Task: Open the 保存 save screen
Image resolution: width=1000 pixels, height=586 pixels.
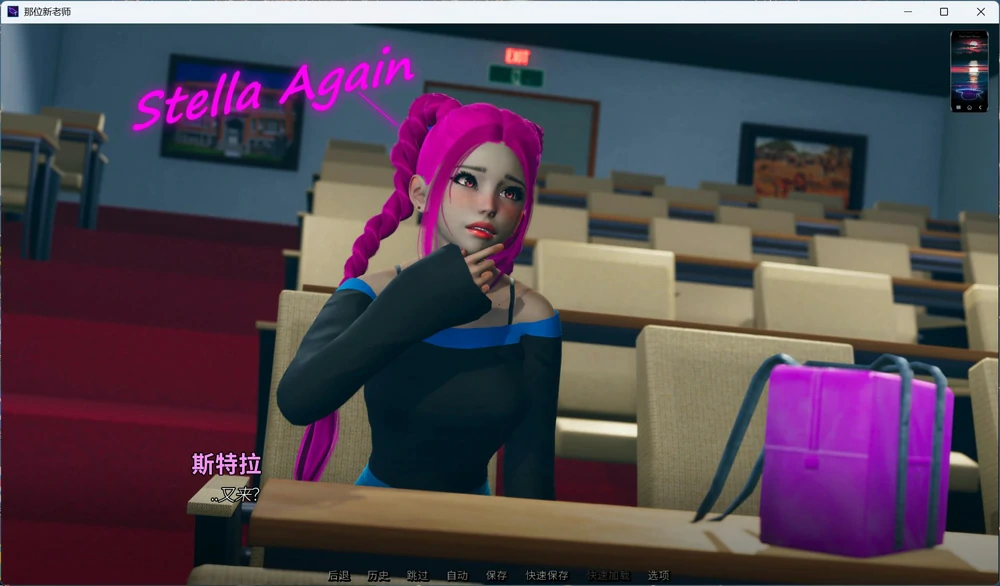Action: click(x=496, y=576)
